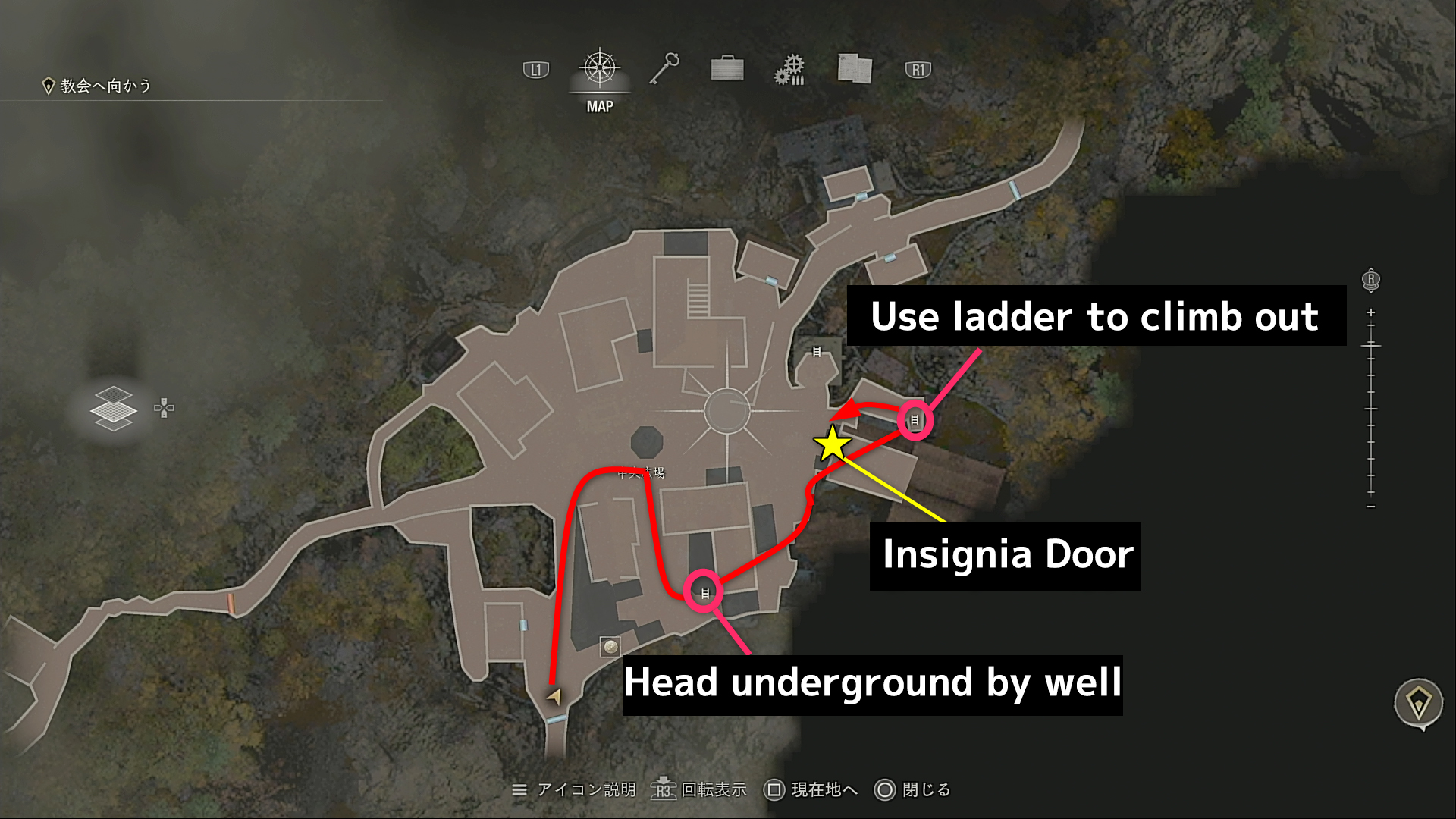The width and height of the screenshot is (1456, 819).
Task: Select the ladder marker by the well
Action: tap(704, 593)
